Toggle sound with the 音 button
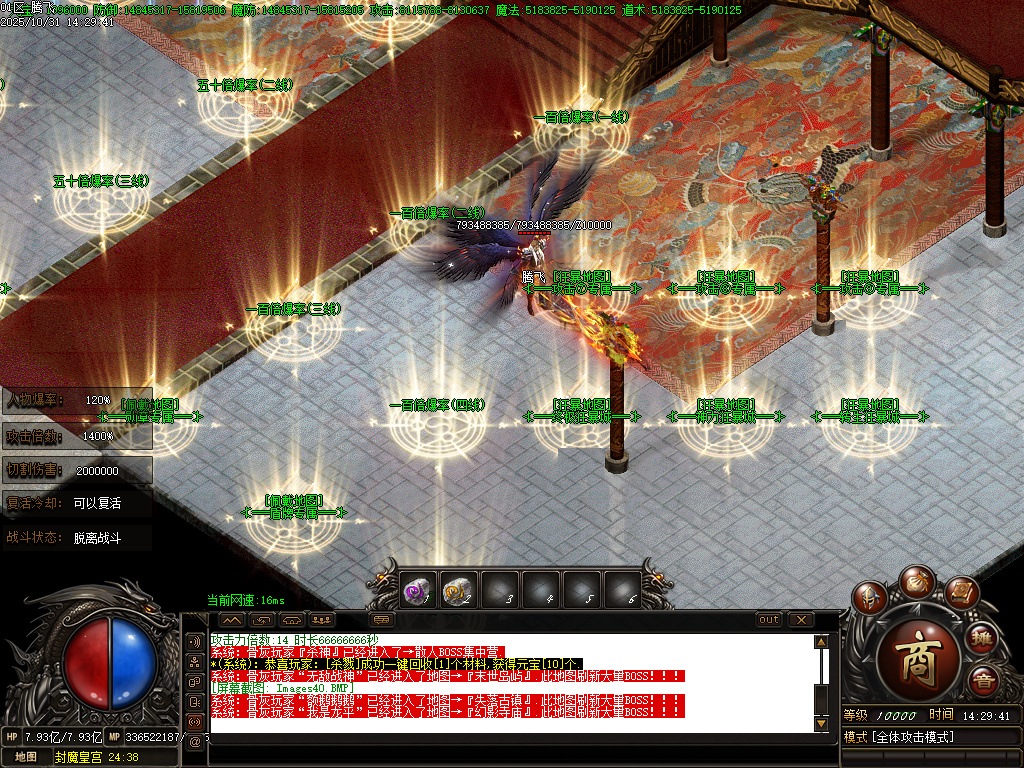The height and width of the screenshot is (768, 1024). click(x=983, y=680)
